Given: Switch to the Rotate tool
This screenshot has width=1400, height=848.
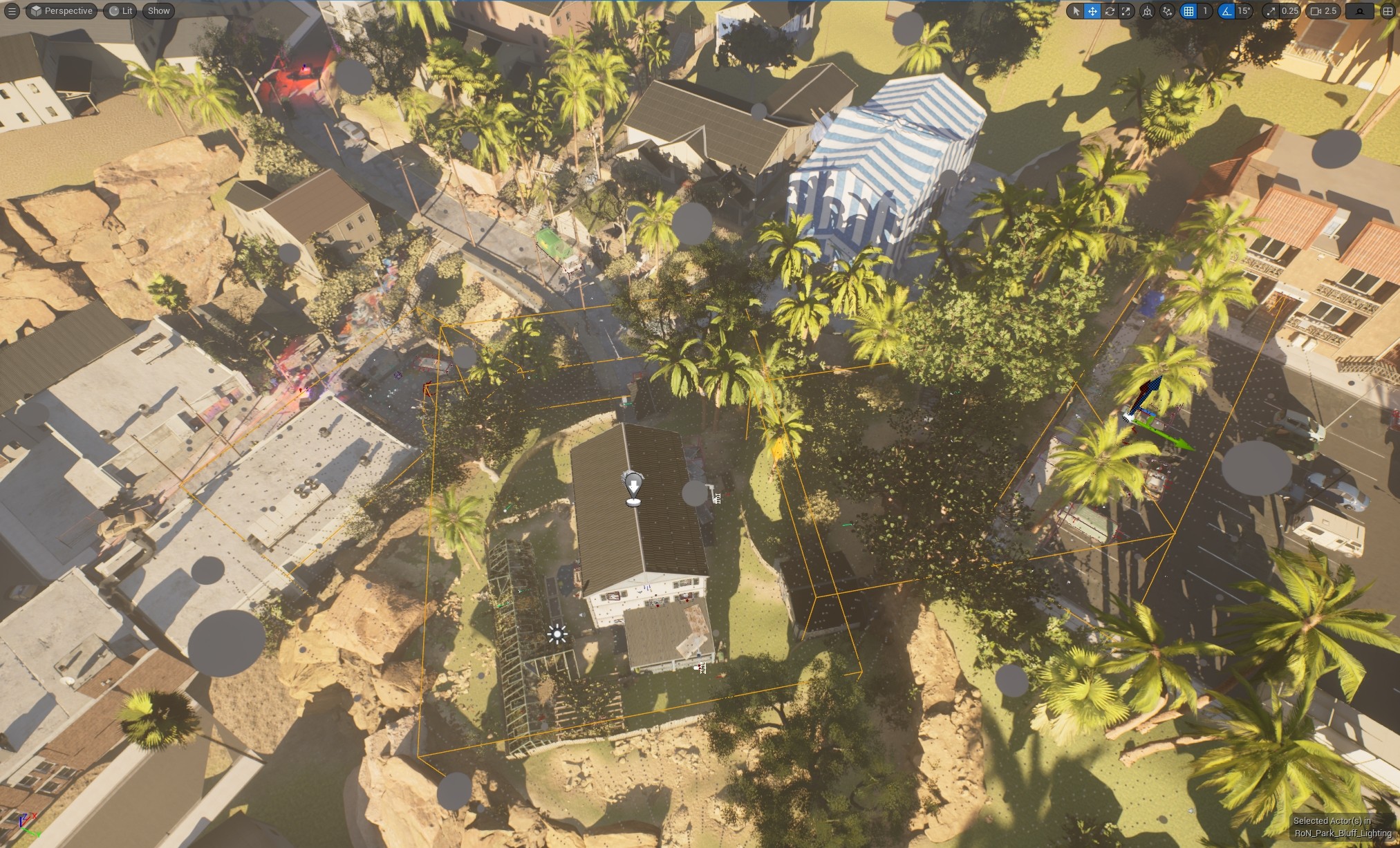Looking at the screenshot, I should point(1110,11).
